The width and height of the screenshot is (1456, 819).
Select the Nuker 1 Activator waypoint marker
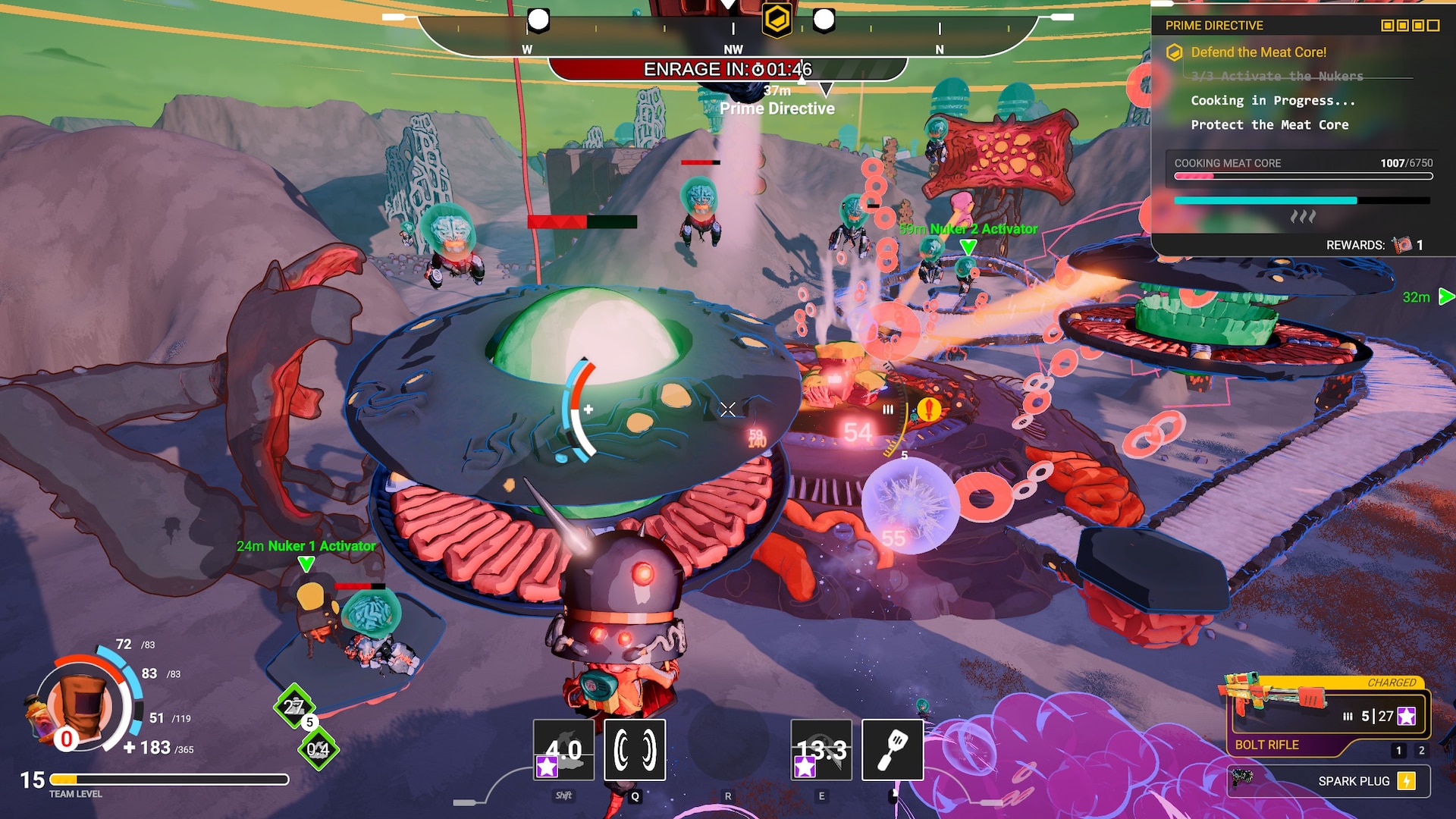(306, 563)
